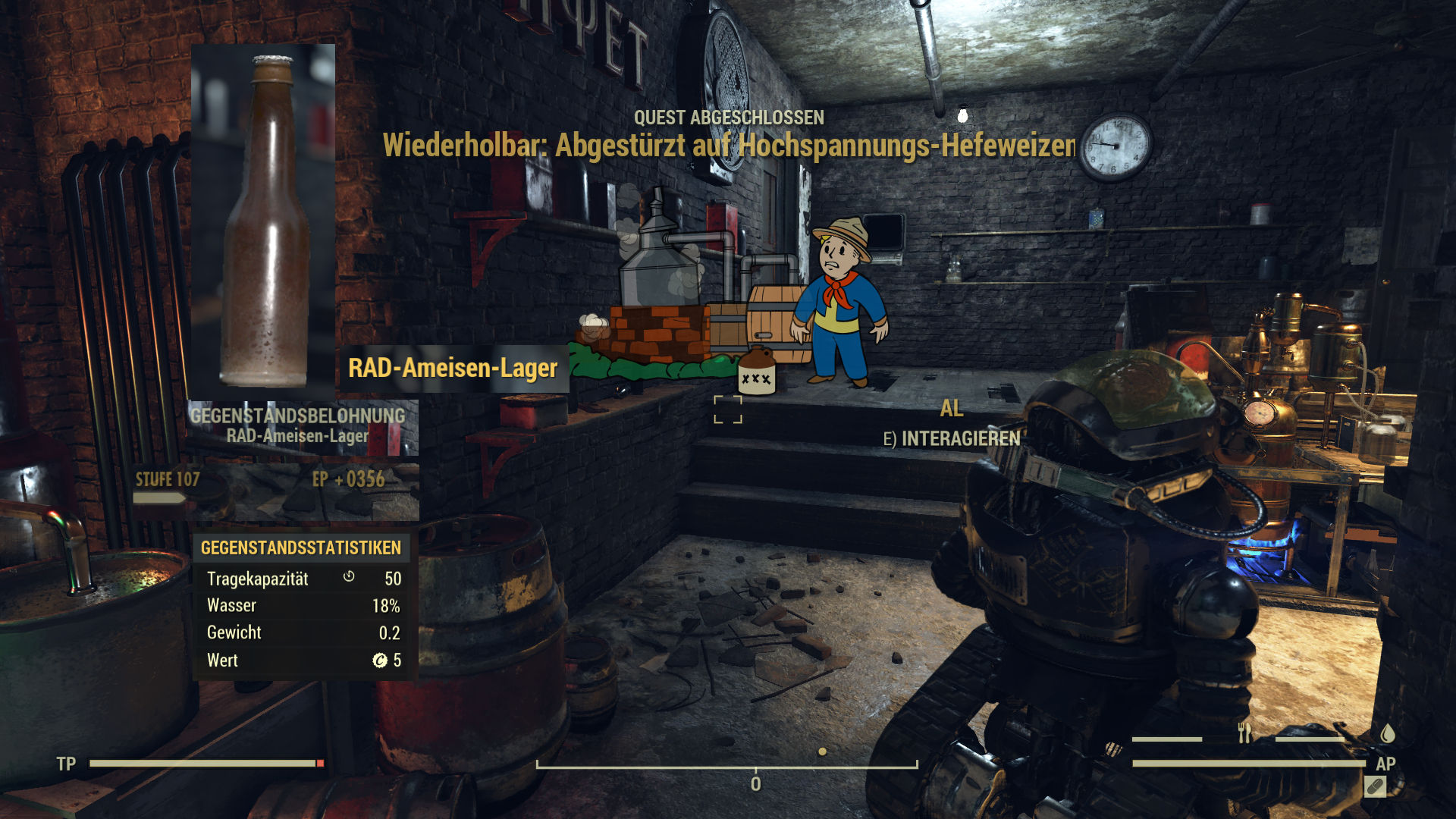Click the yellow marker dot on the compass
This screenshot has height=819, width=1456.
(x=822, y=752)
